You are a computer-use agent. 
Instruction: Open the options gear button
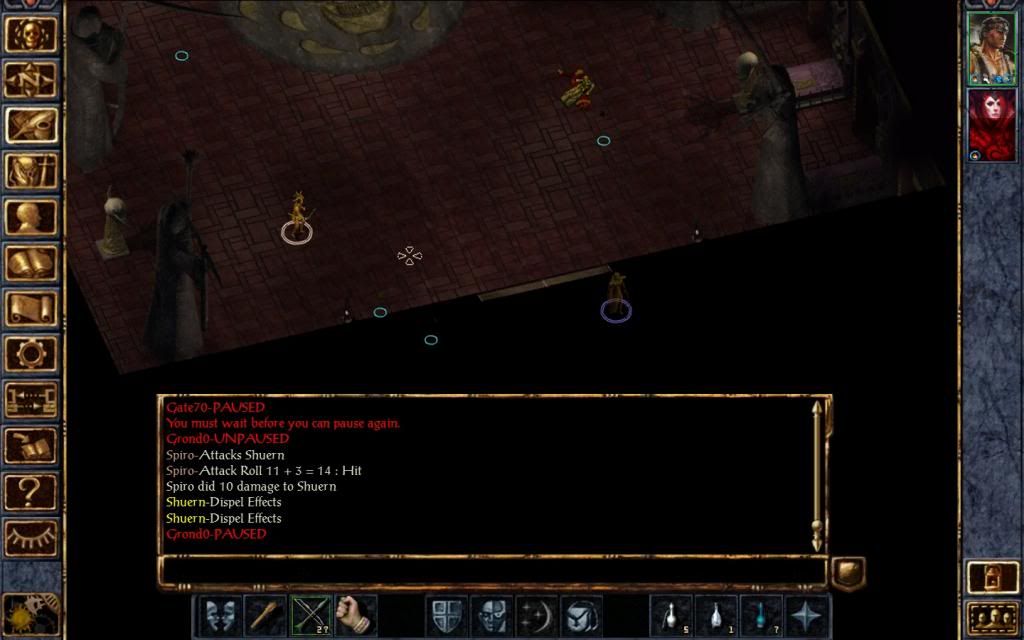(31, 354)
